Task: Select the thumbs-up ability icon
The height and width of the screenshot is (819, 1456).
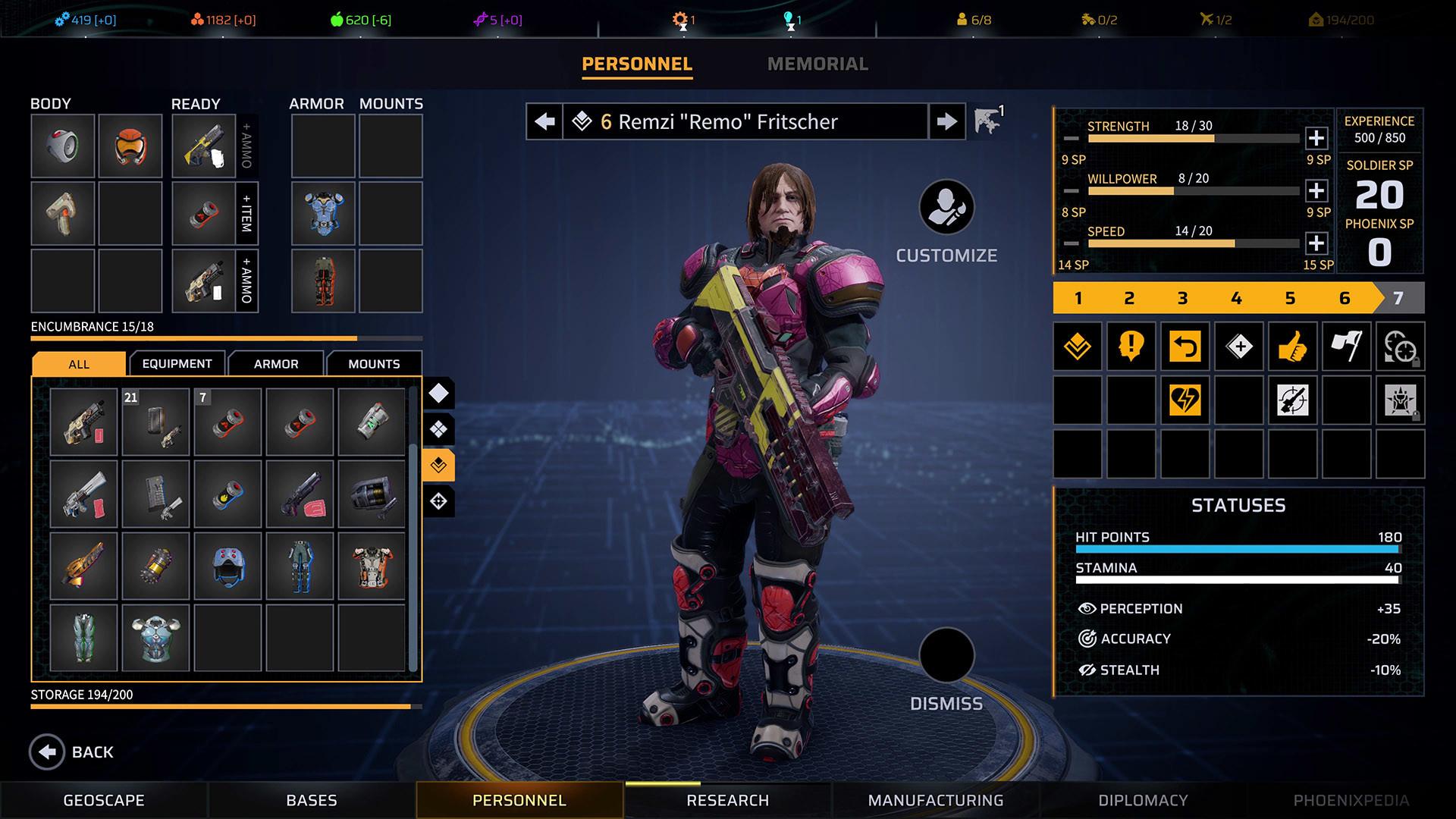Action: click(x=1292, y=347)
